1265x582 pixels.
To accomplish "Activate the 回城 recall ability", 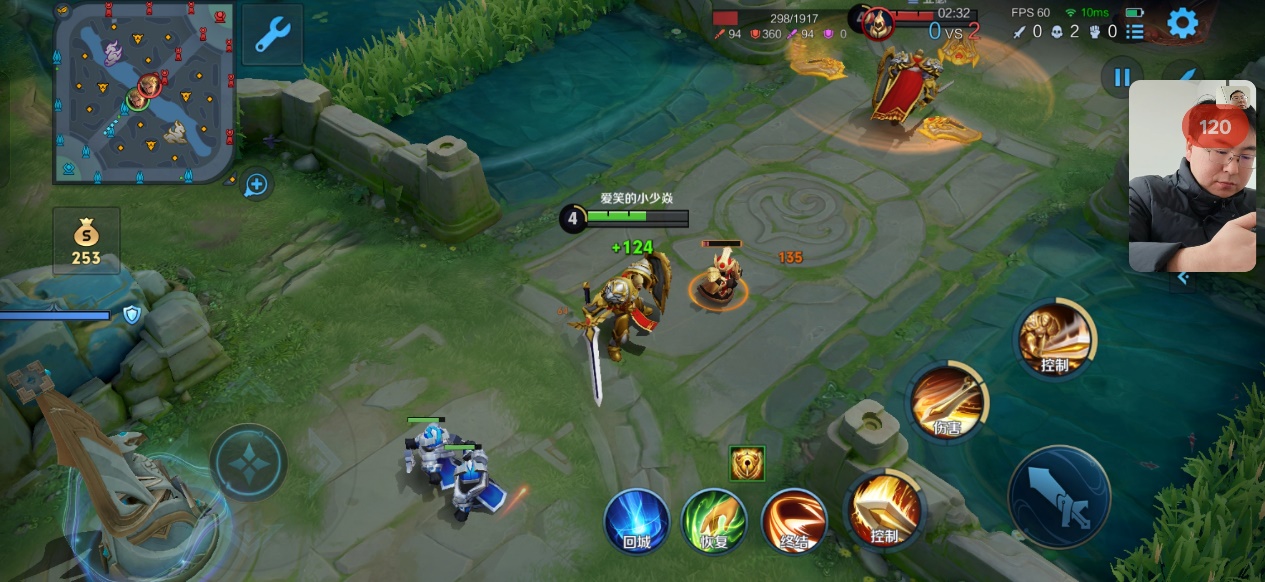I will click(637, 521).
